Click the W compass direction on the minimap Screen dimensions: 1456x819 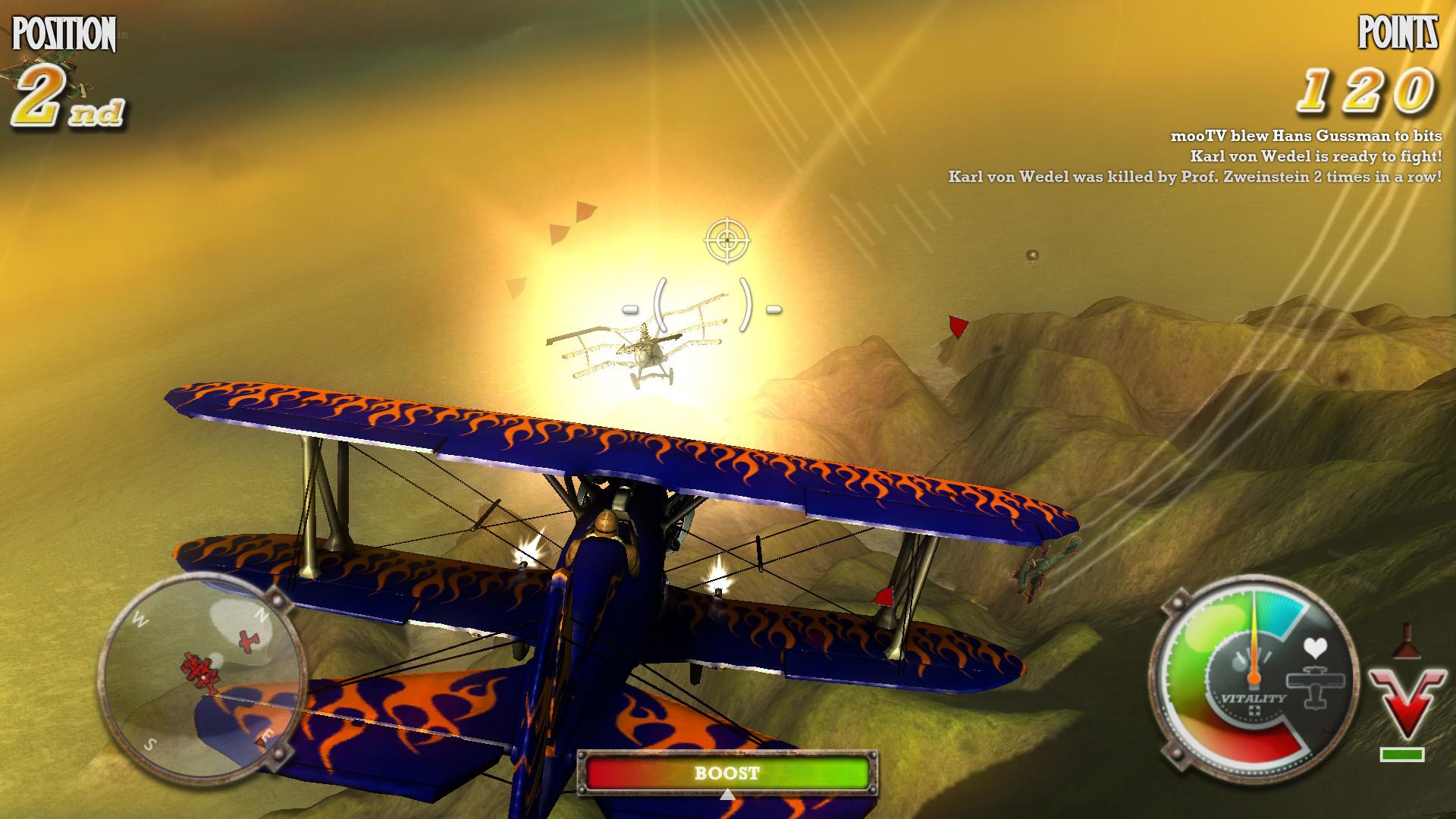140,617
